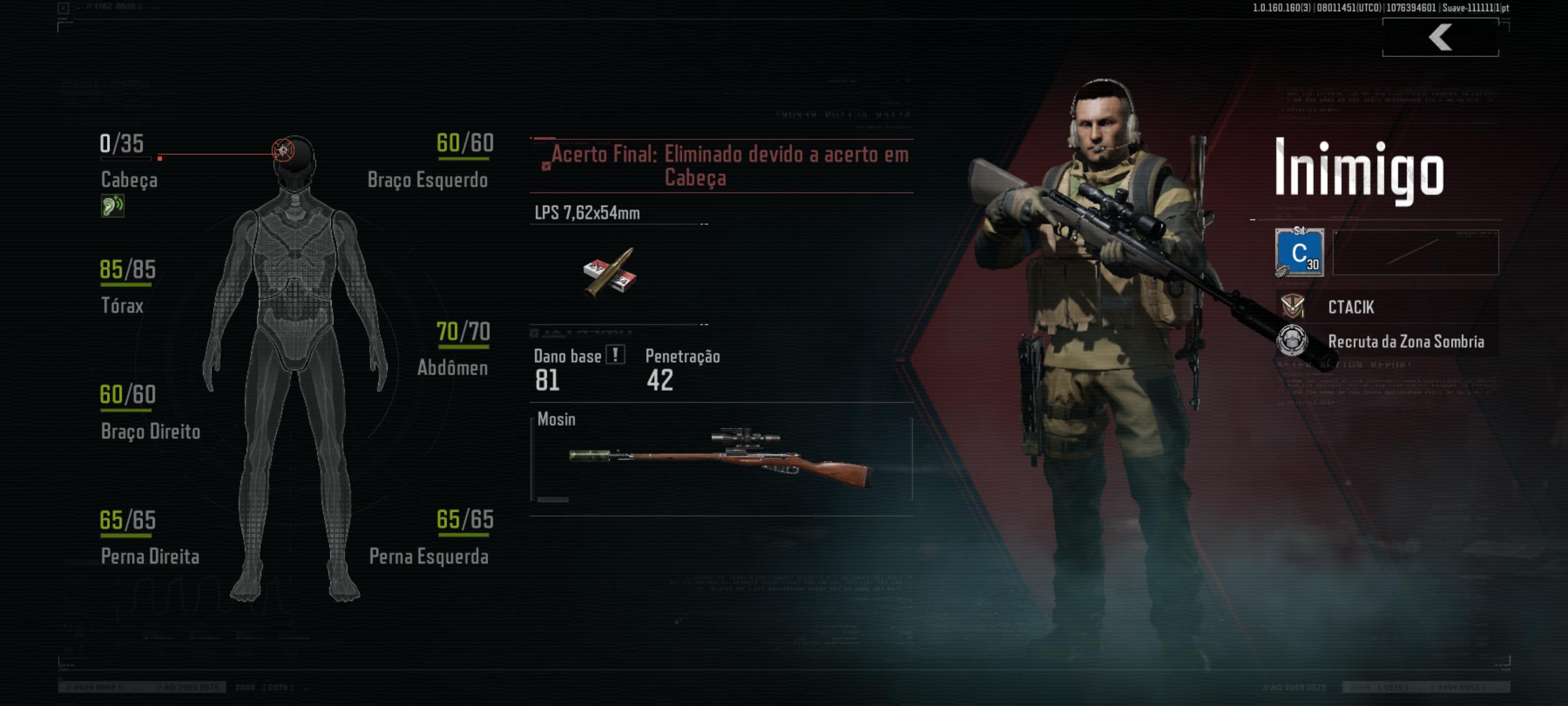Open the enemy's C 30 rank badge

click(x=1299, y=252)
